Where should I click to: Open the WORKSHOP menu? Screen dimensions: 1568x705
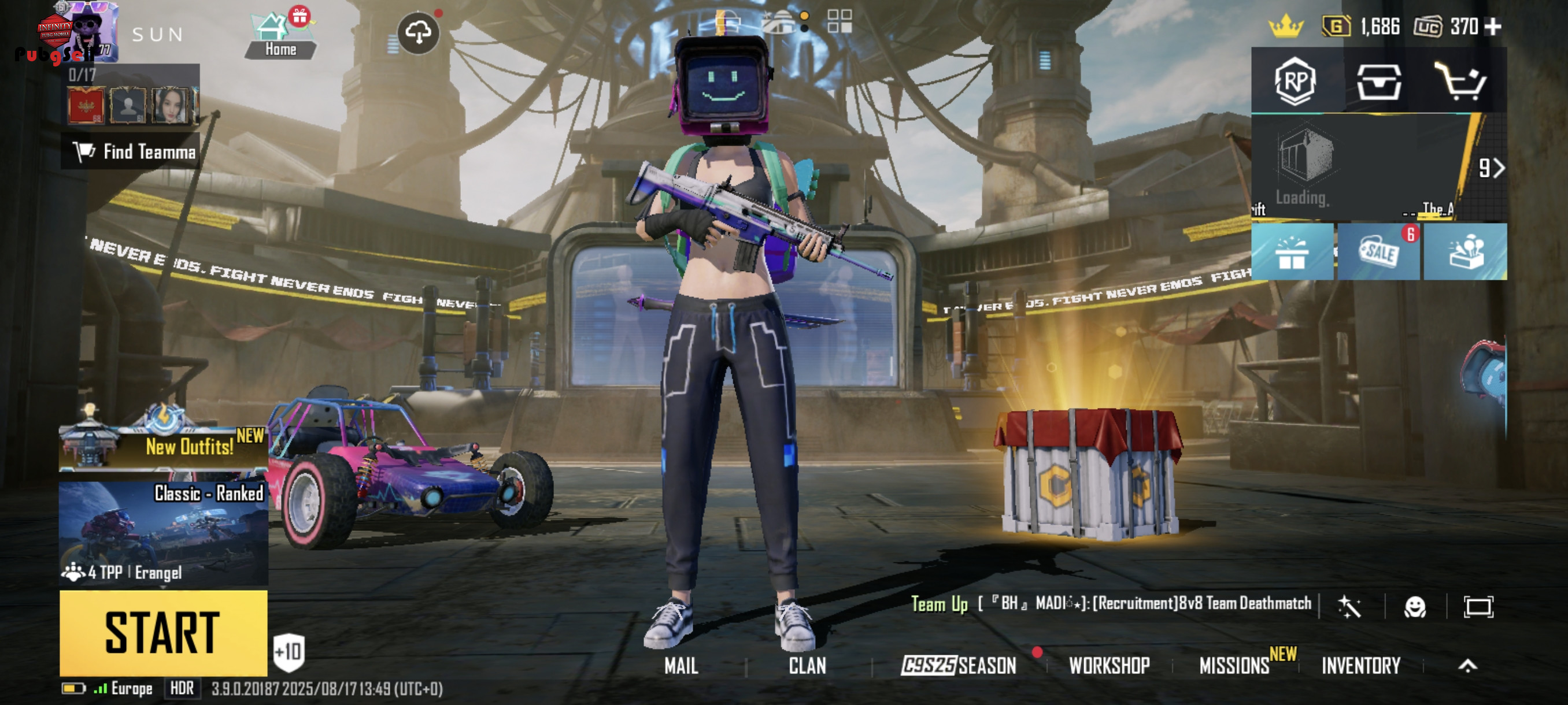1109,666
